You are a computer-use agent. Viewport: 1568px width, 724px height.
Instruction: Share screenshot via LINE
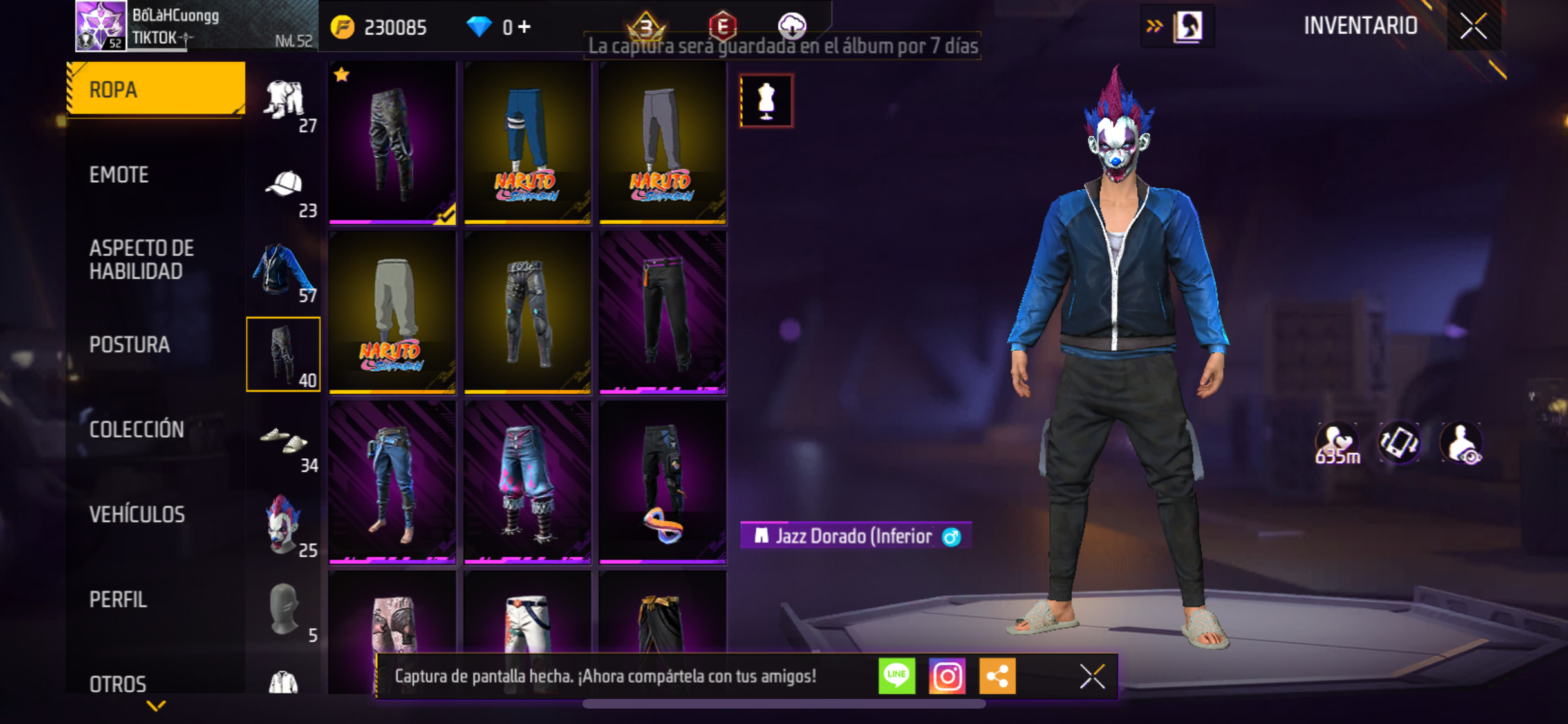pyautogui.click(x=897, y=676)
